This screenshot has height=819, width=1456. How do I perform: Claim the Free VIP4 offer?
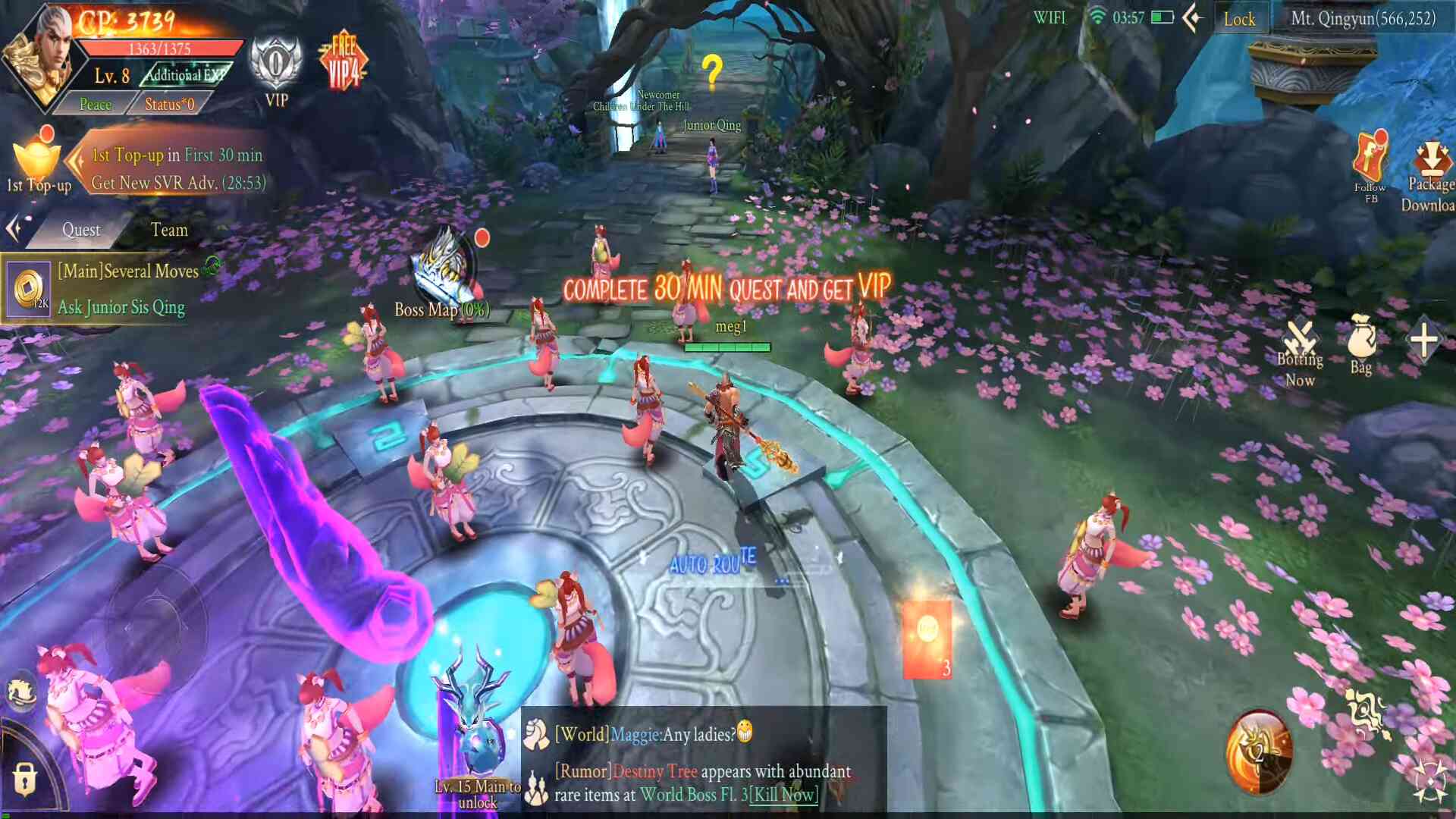(x=343, y=62)
